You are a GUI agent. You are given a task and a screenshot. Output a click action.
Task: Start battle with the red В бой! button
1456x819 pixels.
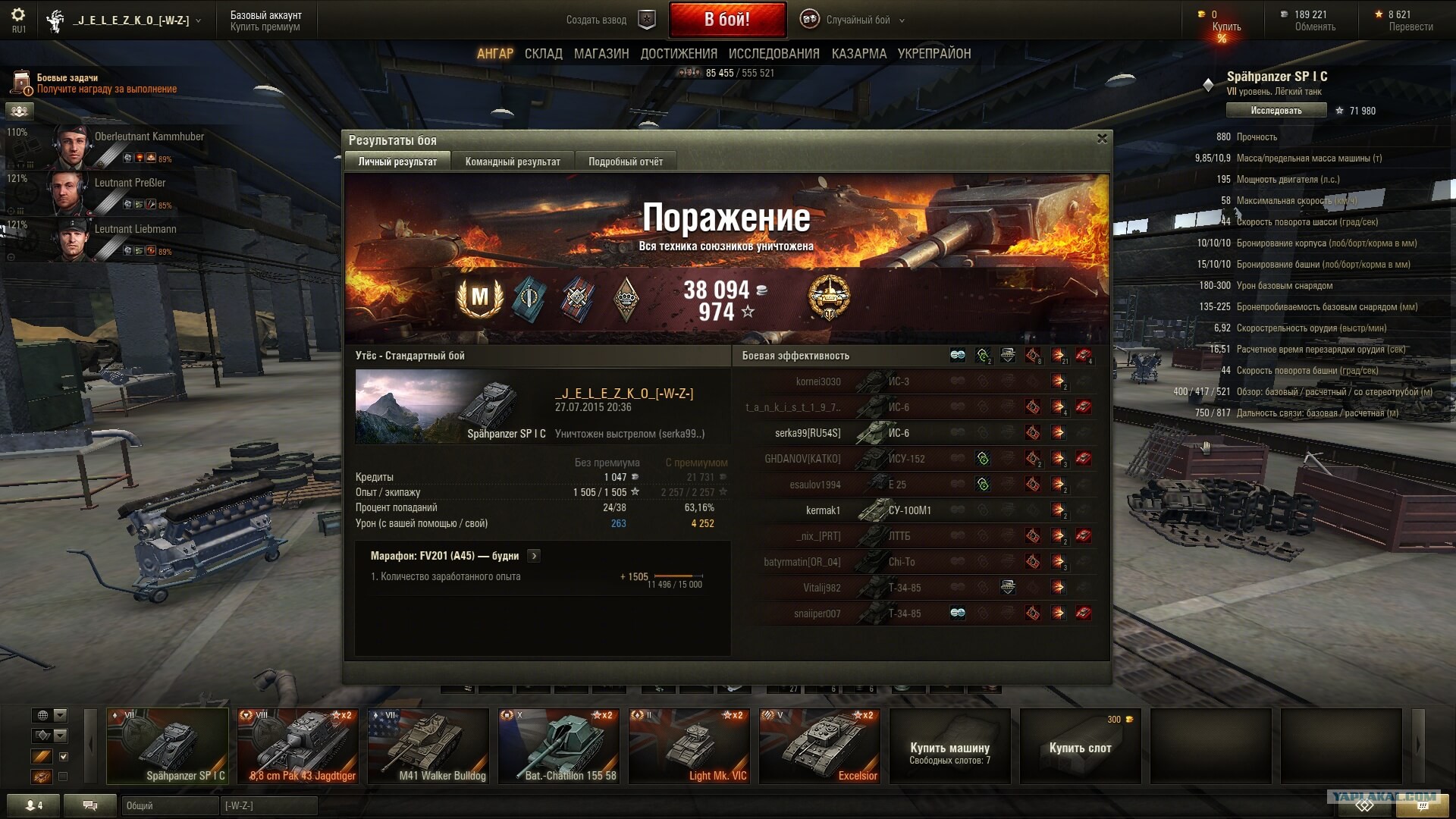(x=726, y=20)
